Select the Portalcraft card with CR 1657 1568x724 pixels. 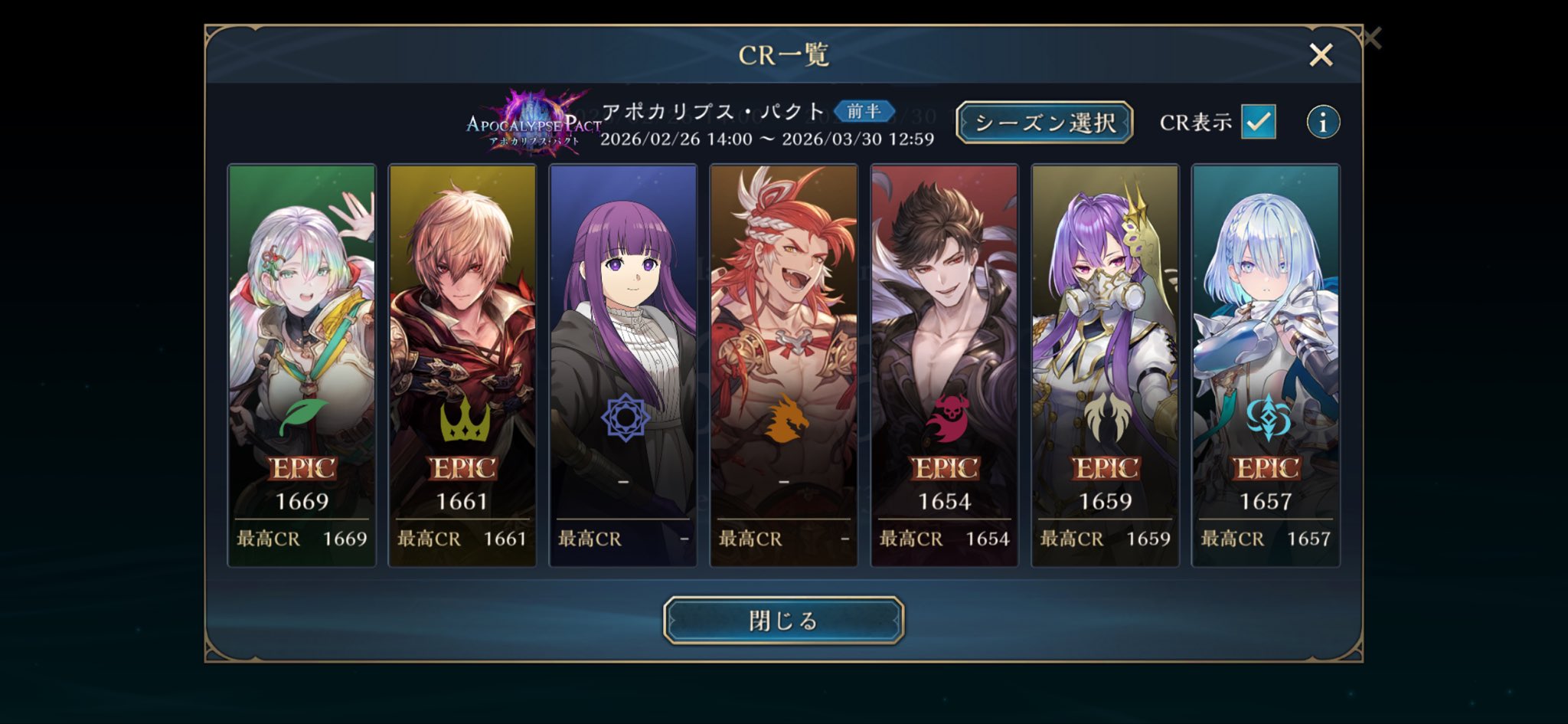pyautogui.click(x=1266, y=365)
